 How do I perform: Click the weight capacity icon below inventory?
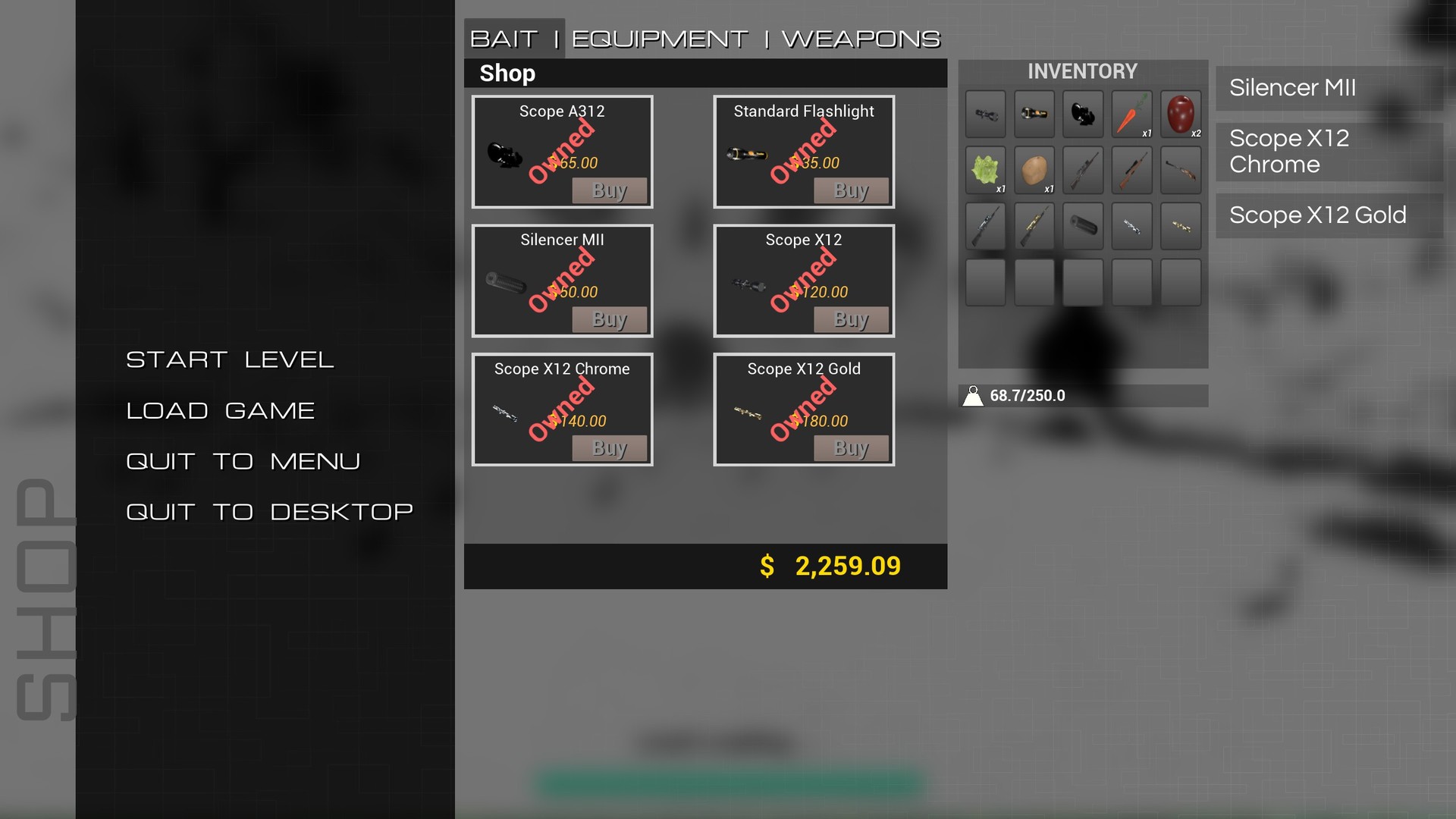(x=974, y=394)
